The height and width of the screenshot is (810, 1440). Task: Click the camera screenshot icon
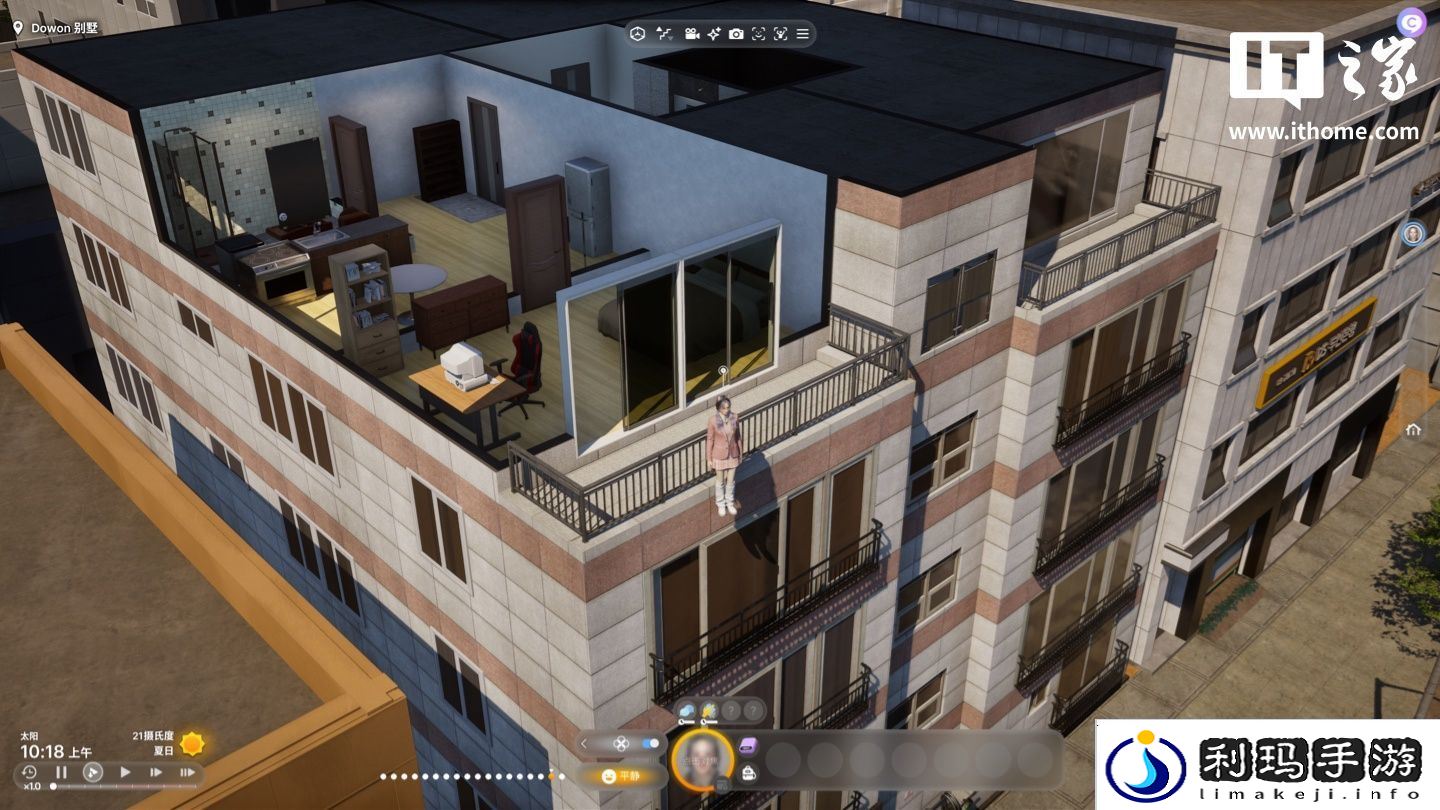[736, 34]
